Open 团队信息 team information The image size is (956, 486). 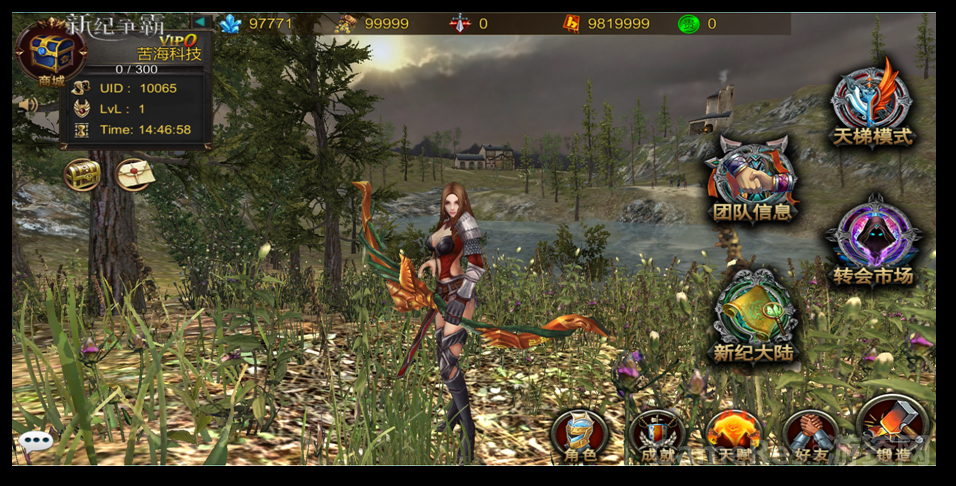pyautogui.click(x=752, y=180)
